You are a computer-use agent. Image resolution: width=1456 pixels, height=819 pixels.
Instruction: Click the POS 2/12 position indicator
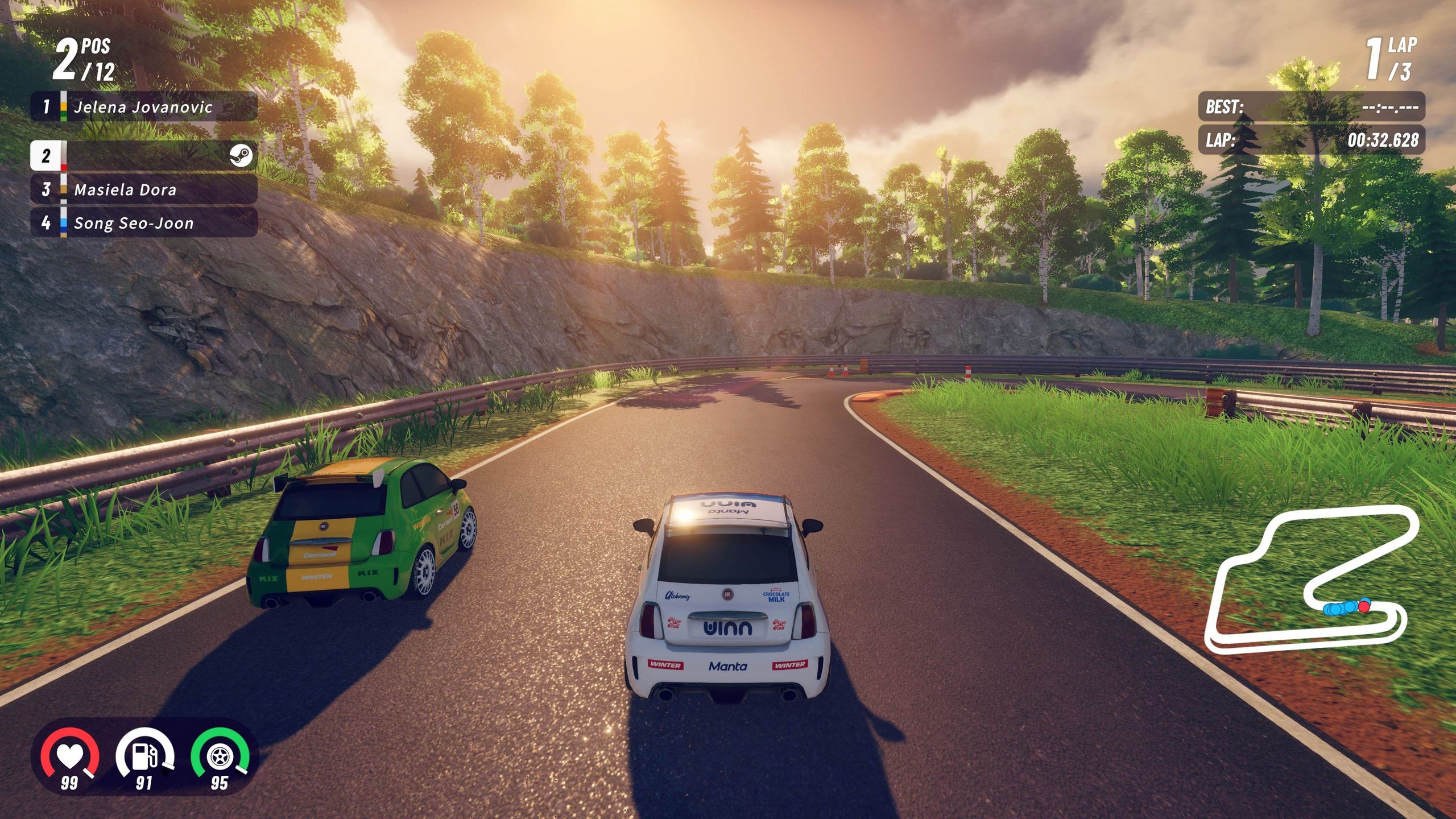80,59
